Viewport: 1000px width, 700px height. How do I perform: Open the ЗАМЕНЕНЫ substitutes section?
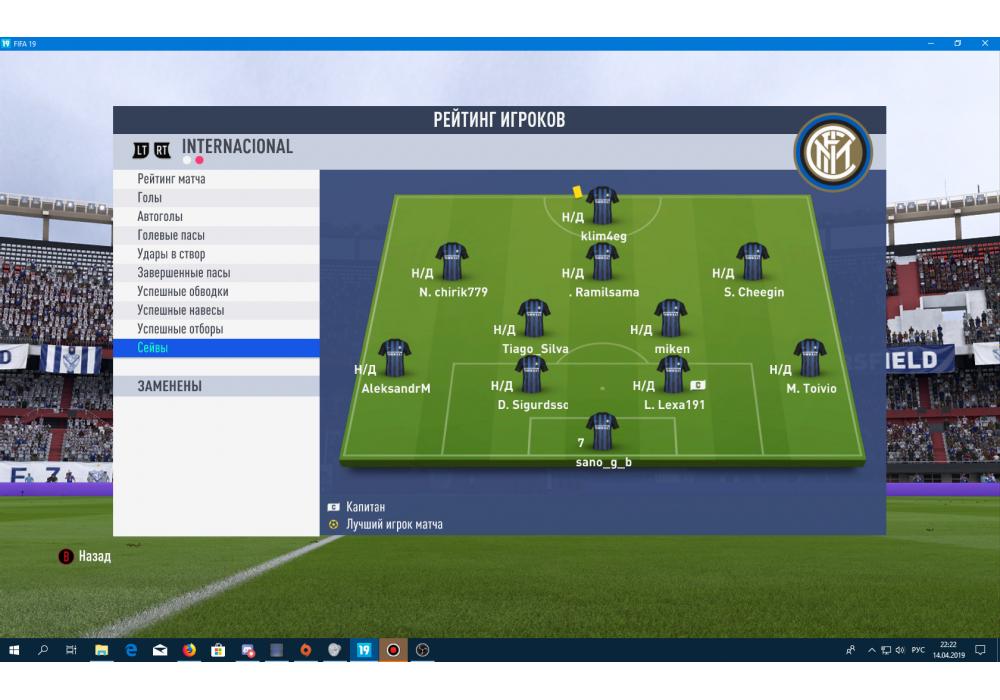click(216, 386)
